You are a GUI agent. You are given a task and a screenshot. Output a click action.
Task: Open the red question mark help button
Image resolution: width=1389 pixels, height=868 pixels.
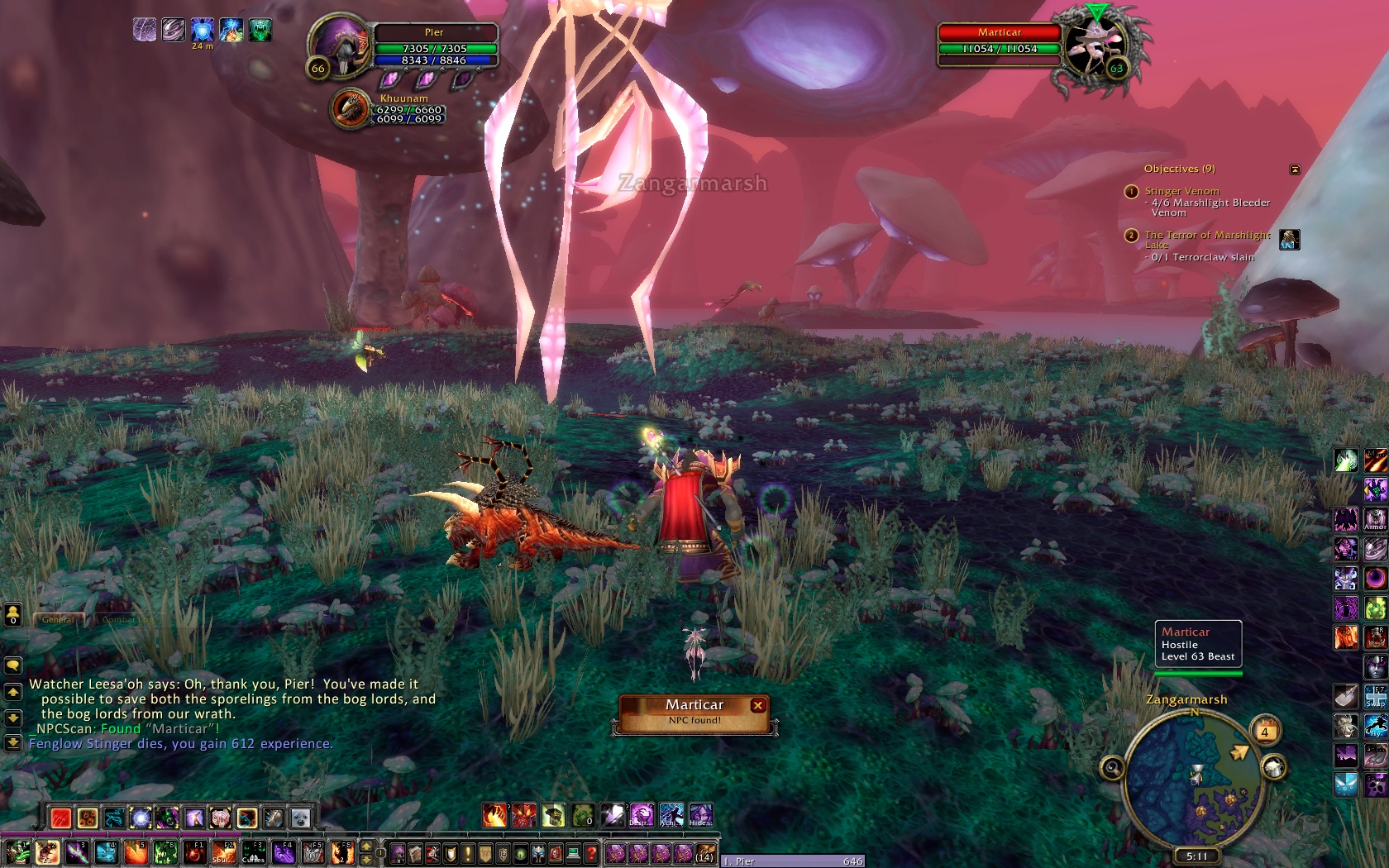click(x=590, y=852)
